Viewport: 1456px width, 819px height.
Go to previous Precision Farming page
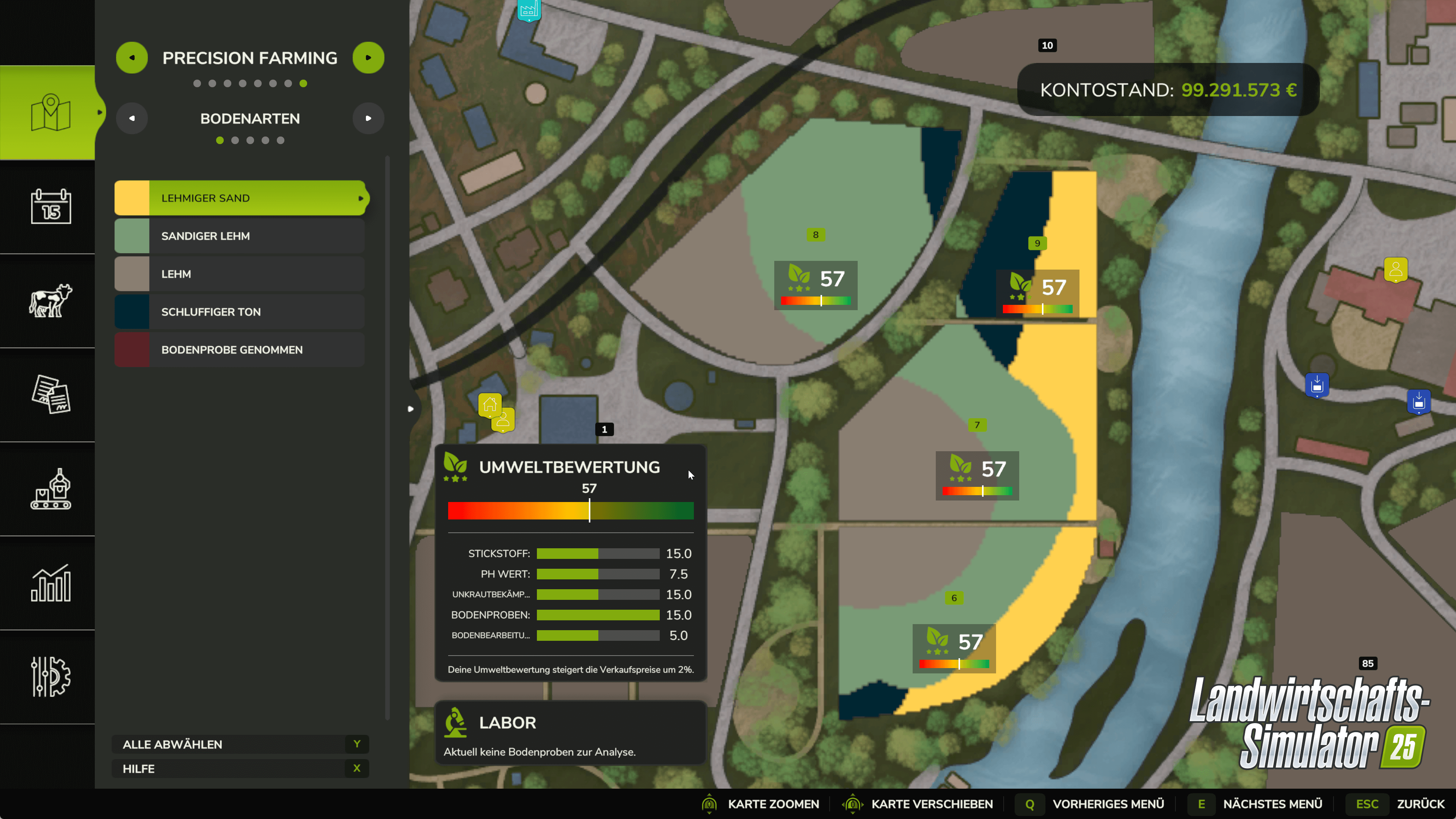pos(132,58)
